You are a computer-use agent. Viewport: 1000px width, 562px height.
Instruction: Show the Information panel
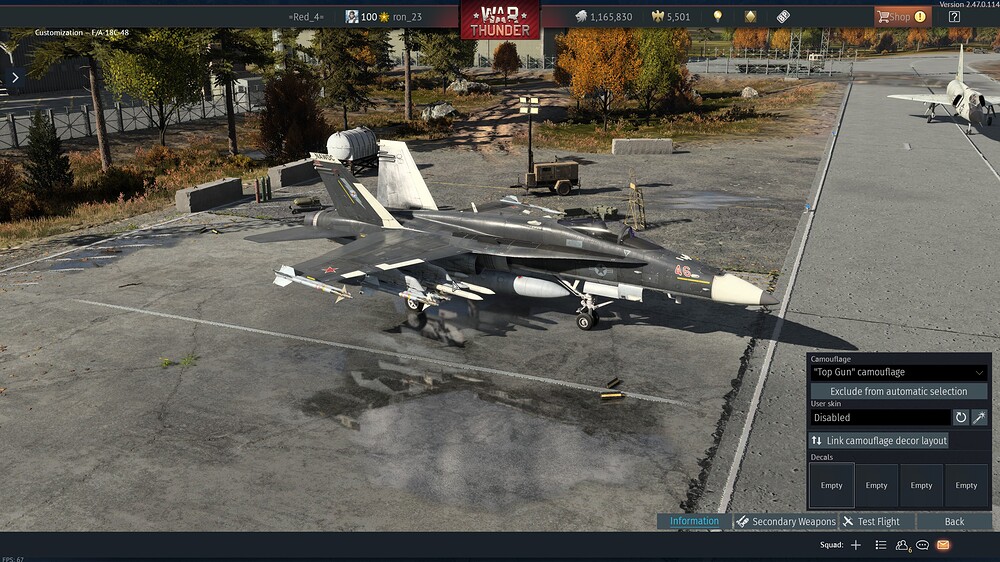pos(694,521)
